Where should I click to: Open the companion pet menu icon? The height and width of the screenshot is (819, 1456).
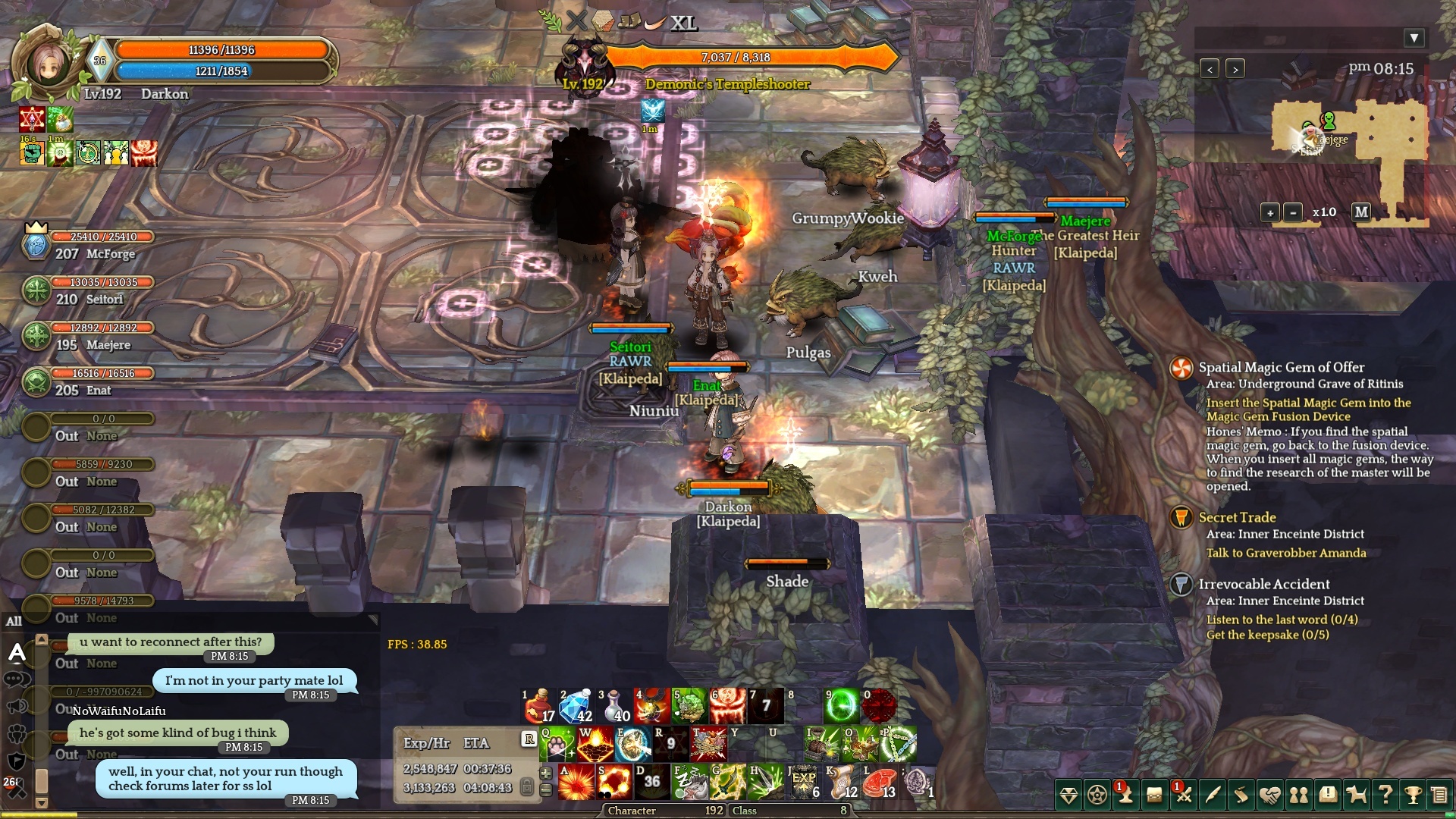(x=1356, y=795)
